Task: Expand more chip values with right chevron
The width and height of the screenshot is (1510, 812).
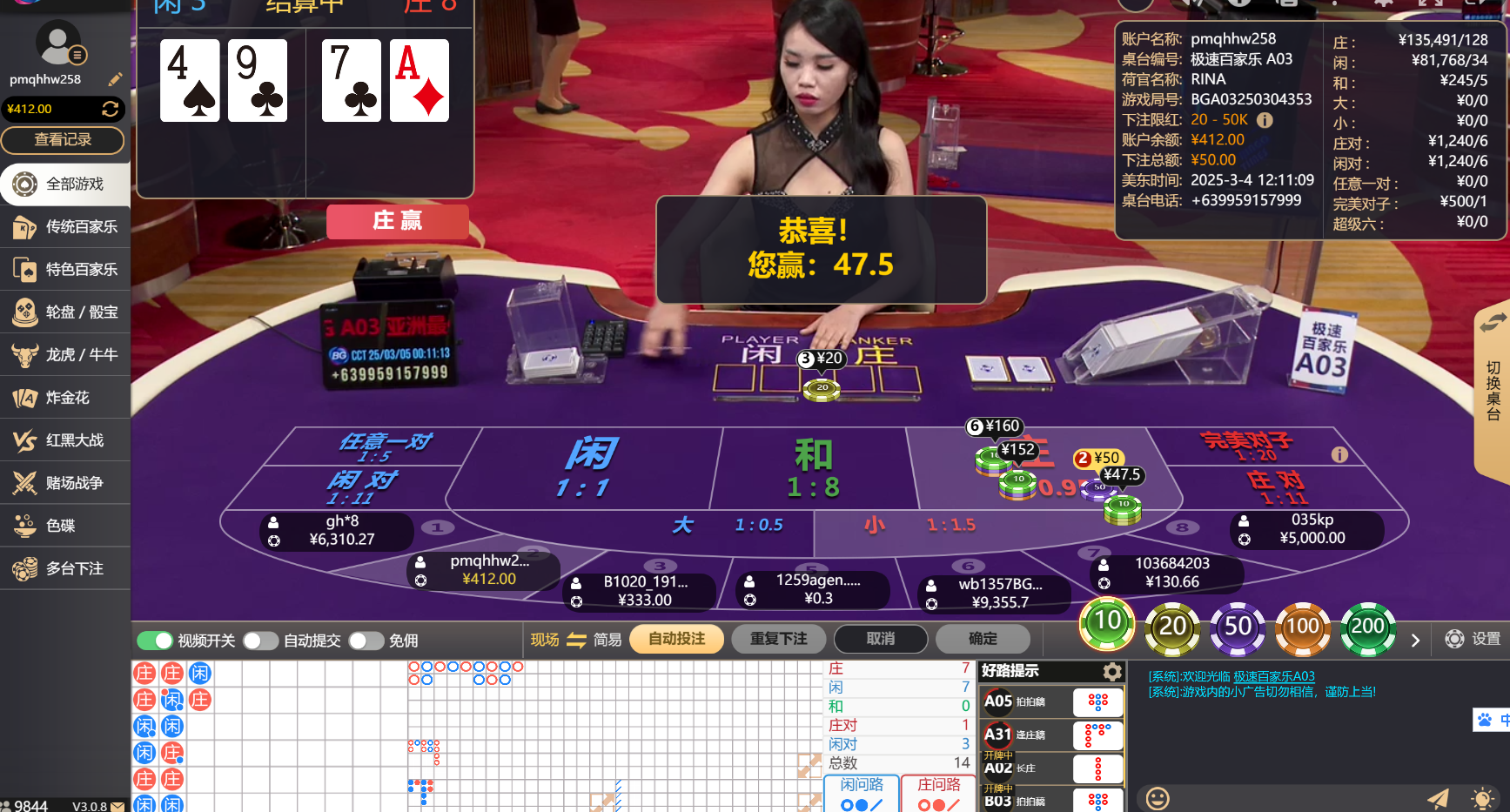Action: pyautogui.click(x=1414, y=639)
